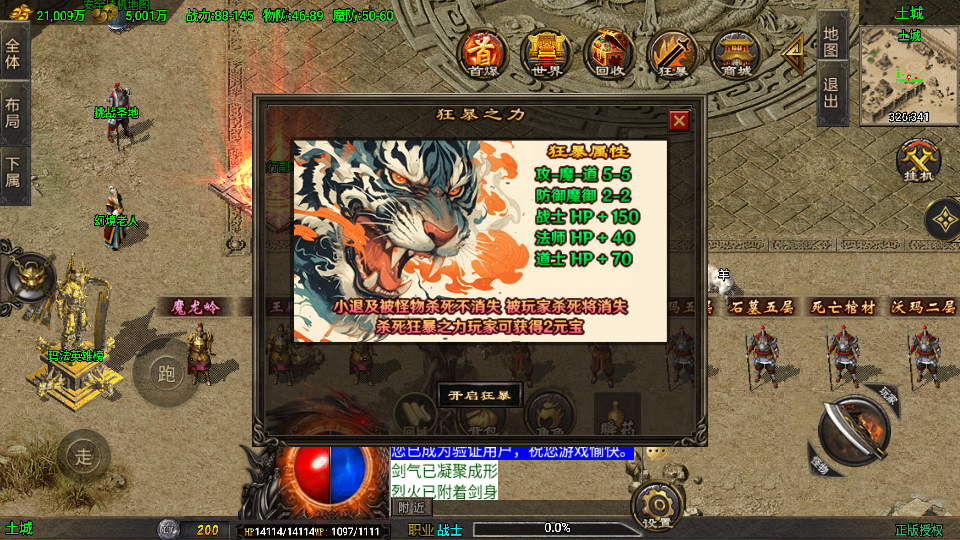The width and height of the screenshot is (960, 540).
Task: Select the 下属 tab
Action: pos(13,172)
